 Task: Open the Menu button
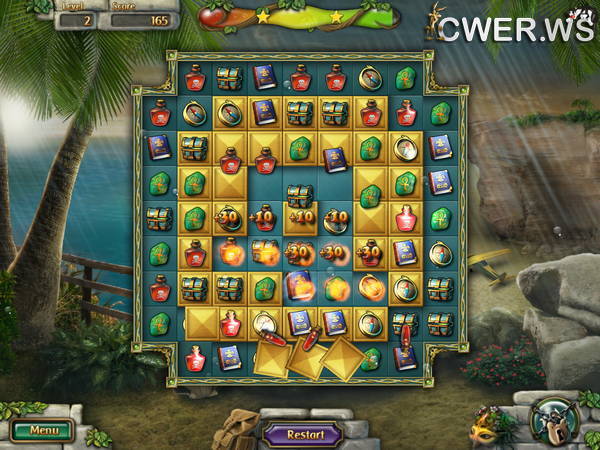[x=42, y=431]
